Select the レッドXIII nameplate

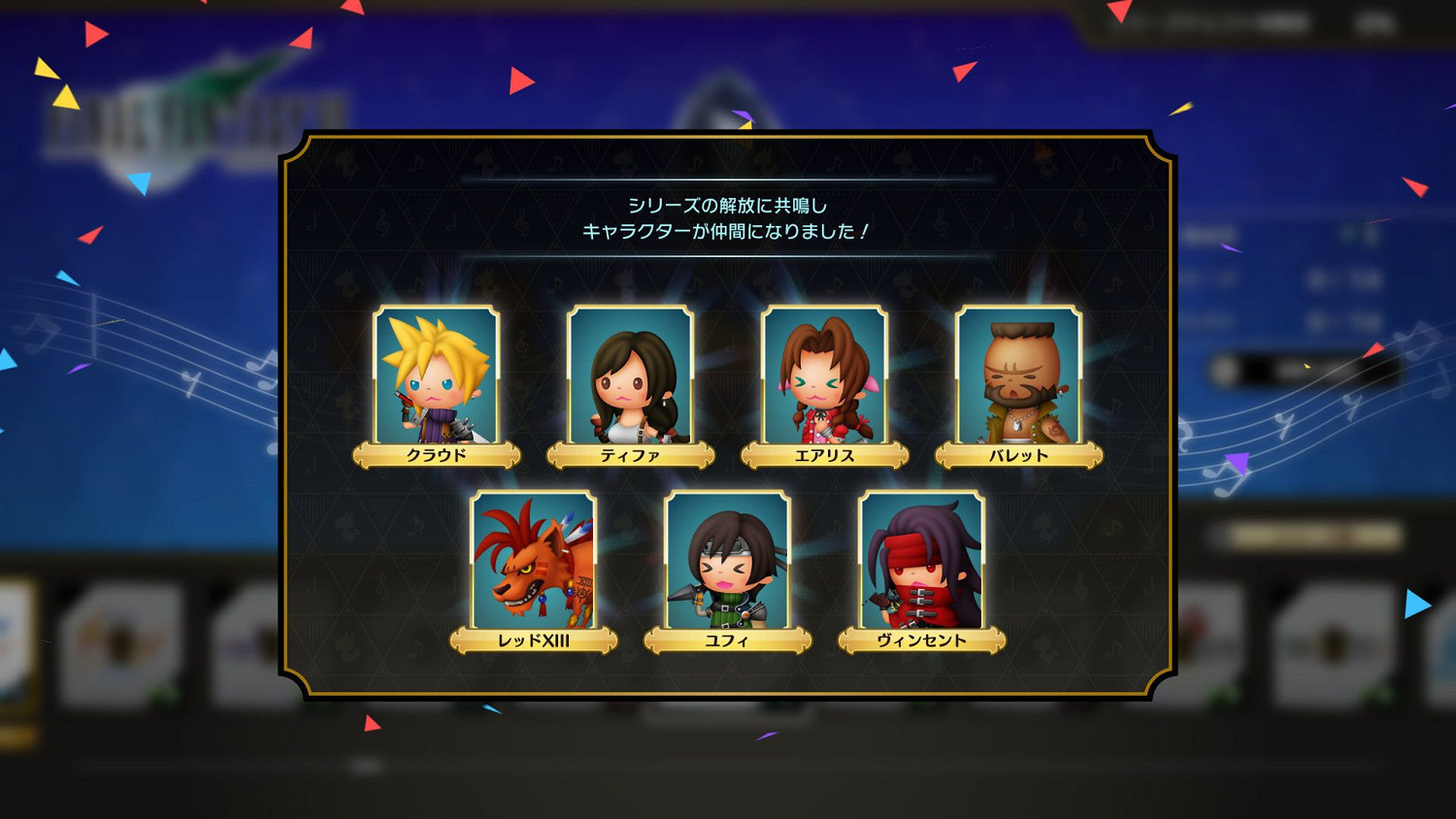[535, 639]
